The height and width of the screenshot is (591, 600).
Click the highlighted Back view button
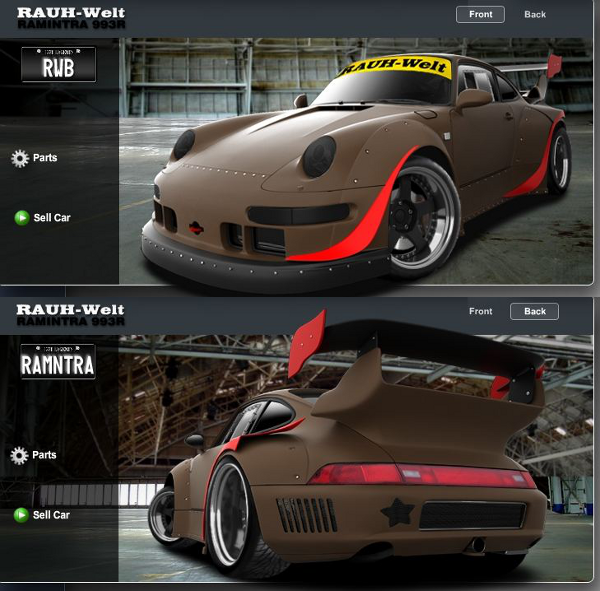[535, 311]
